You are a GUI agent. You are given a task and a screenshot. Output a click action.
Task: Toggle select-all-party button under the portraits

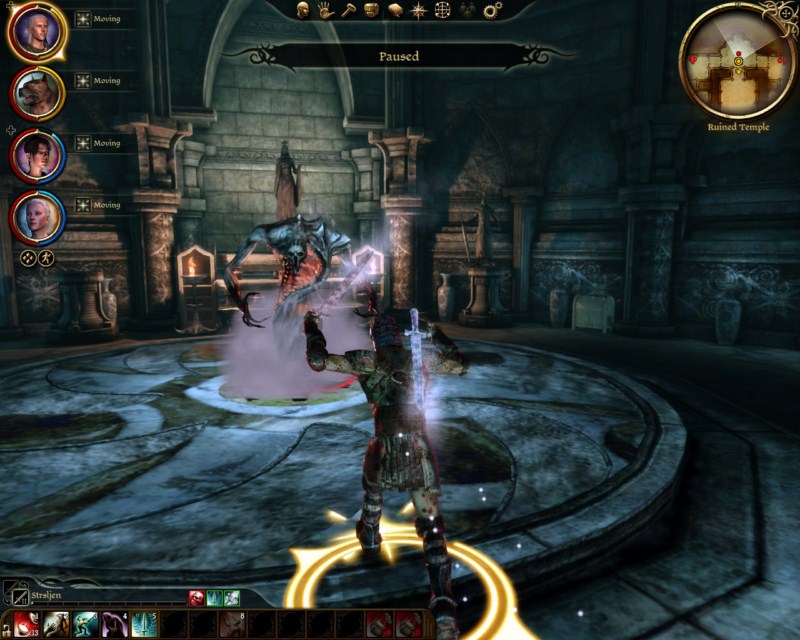pos(29,257)
